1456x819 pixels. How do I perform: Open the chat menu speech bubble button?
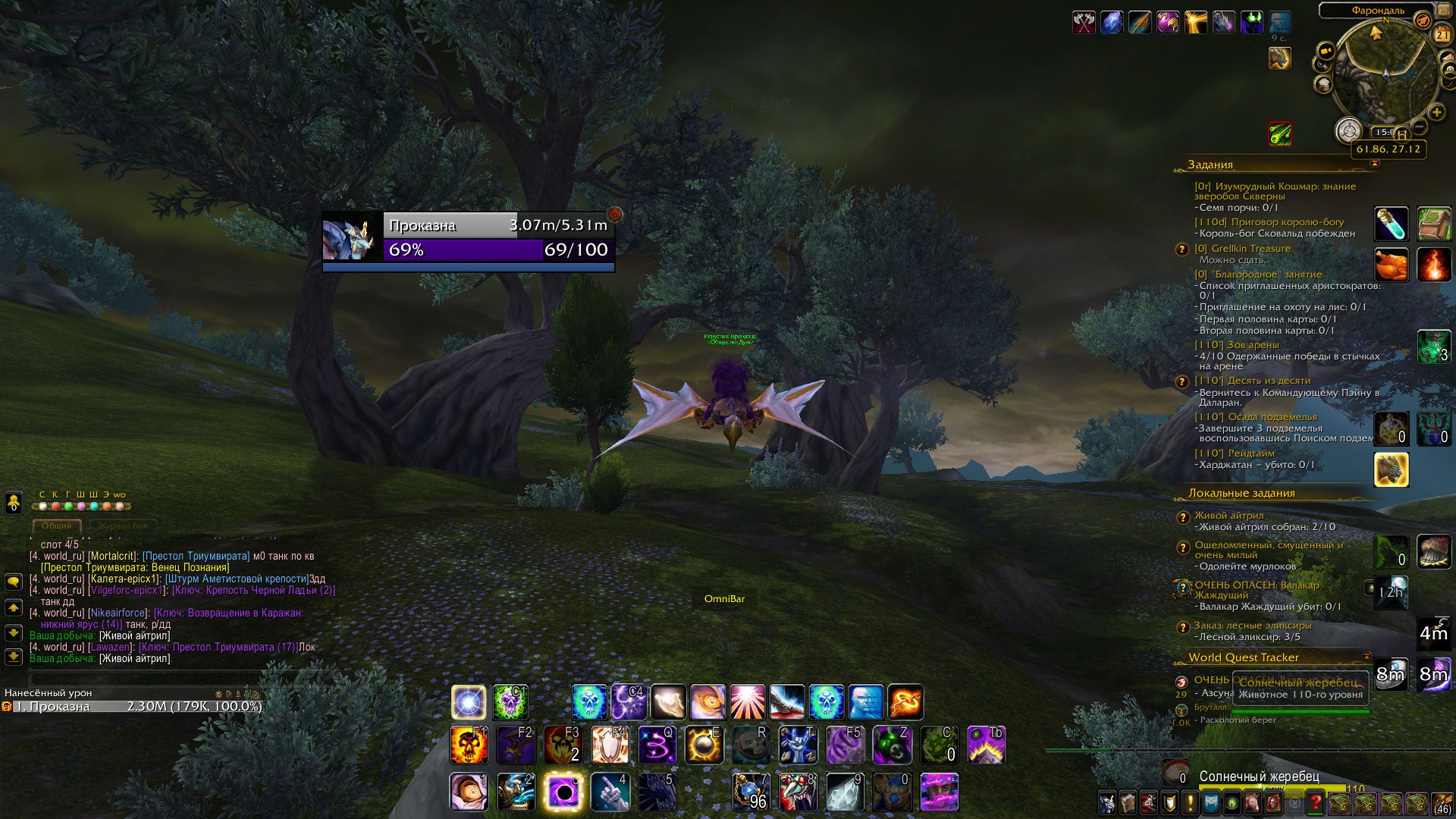(x=14, y=582)
